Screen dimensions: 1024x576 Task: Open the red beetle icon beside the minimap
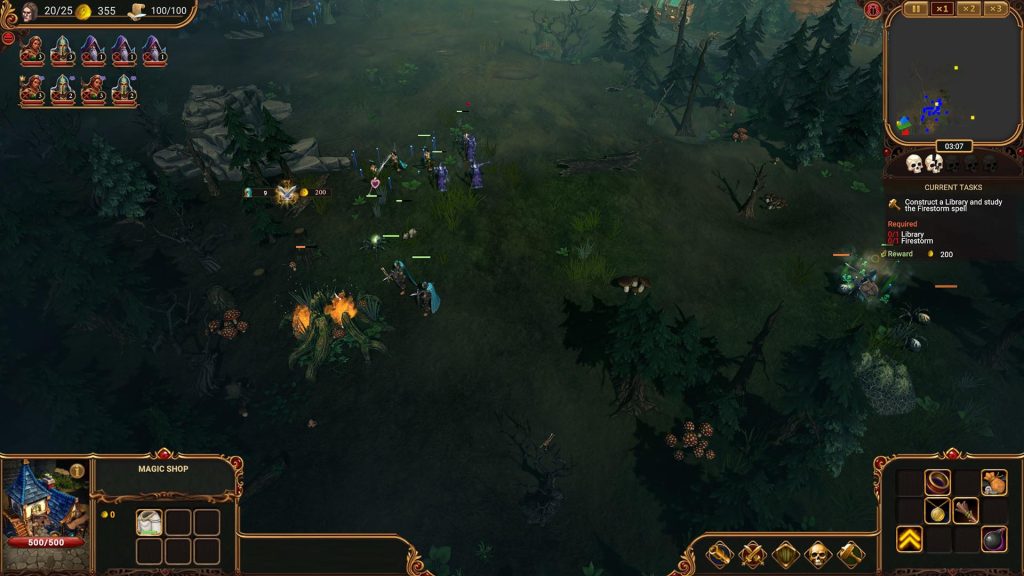point(873,11)
